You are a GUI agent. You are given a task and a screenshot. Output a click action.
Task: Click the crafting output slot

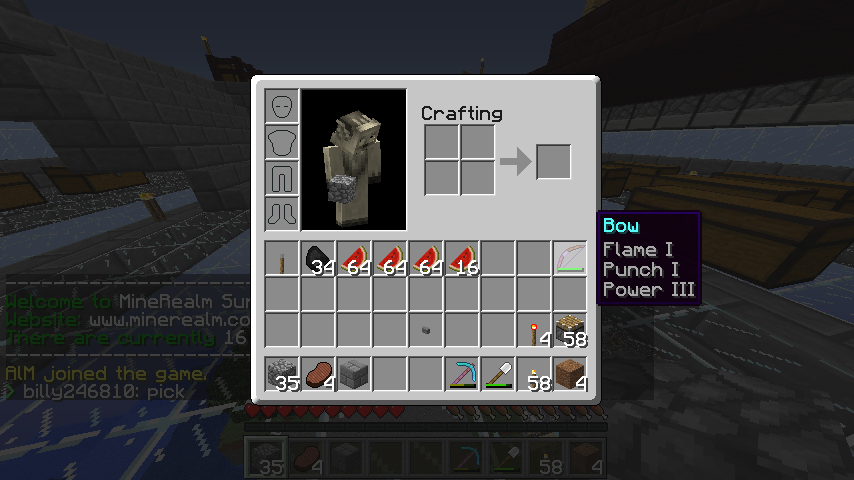(x=553, y=162)
